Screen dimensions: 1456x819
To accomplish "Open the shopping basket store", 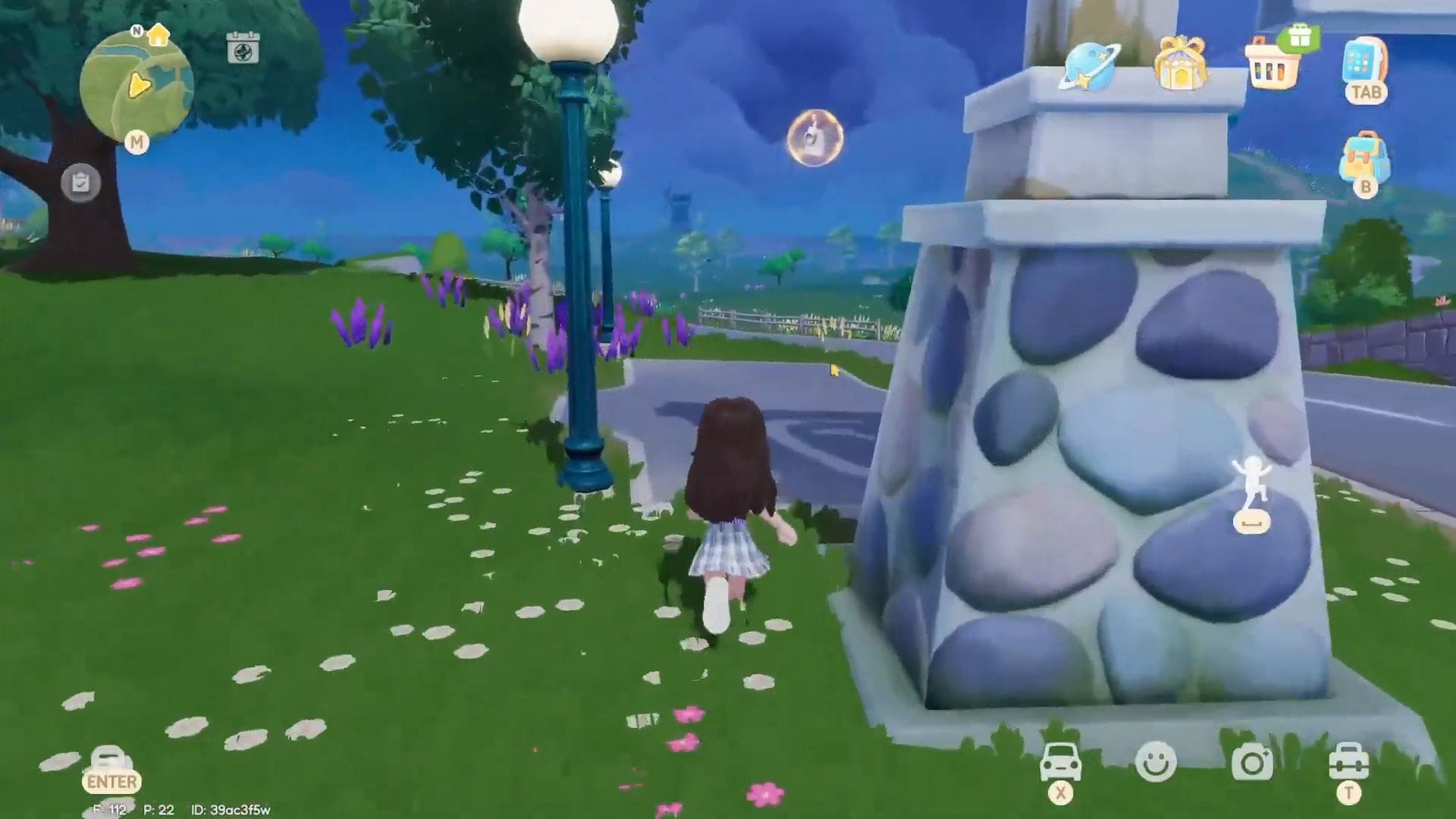I will [x=1272, y=67].
